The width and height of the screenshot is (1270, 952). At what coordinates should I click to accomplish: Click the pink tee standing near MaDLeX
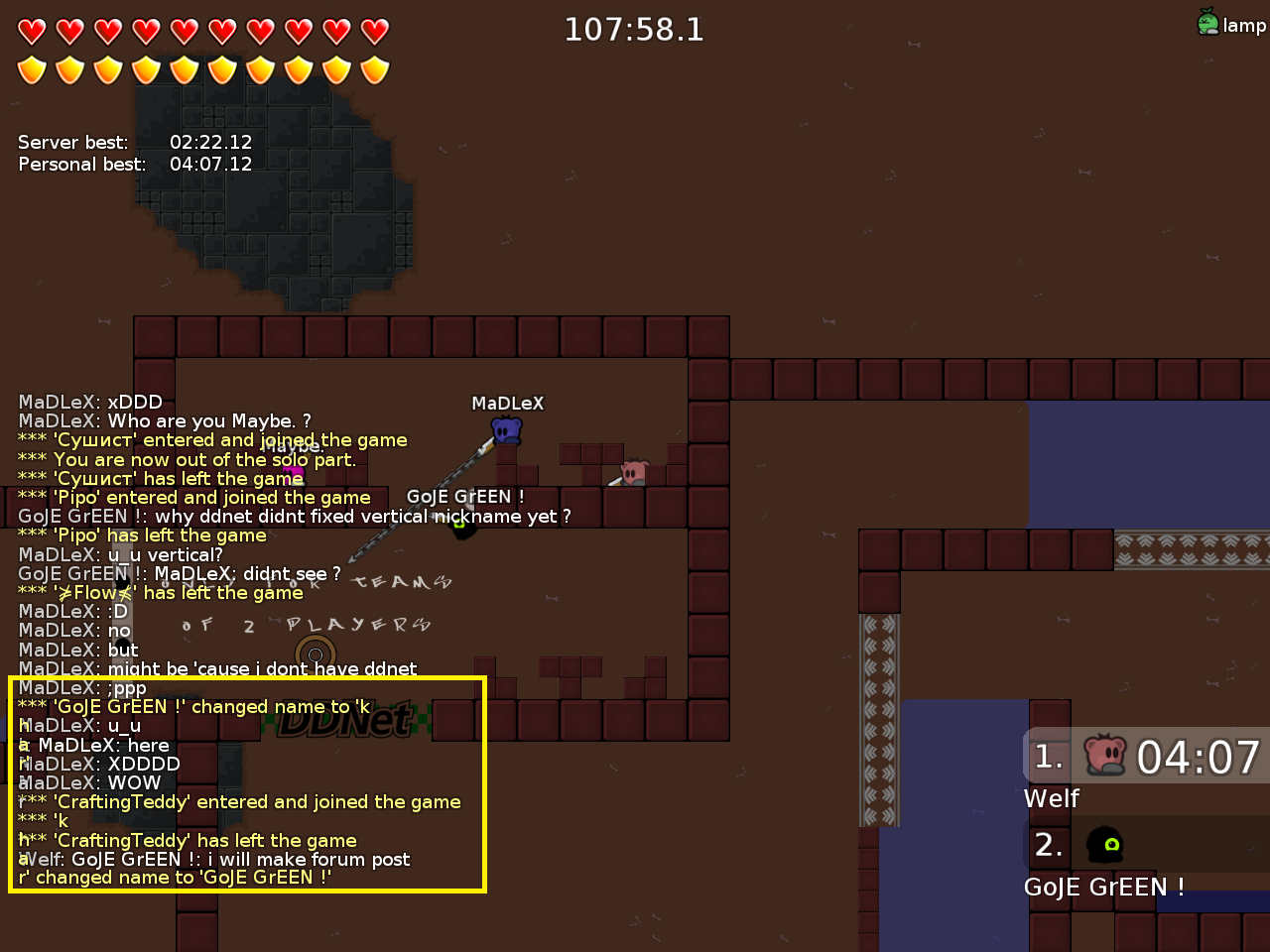coord(633,474)
